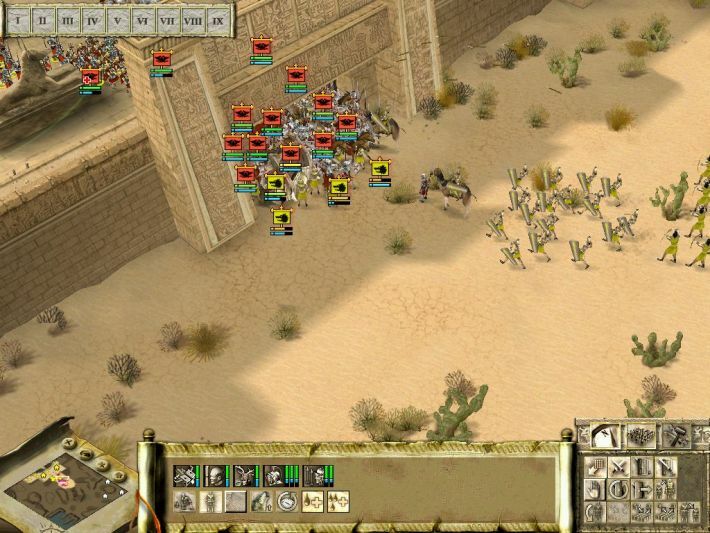Select the circular shield defend command

coord(619,489)
